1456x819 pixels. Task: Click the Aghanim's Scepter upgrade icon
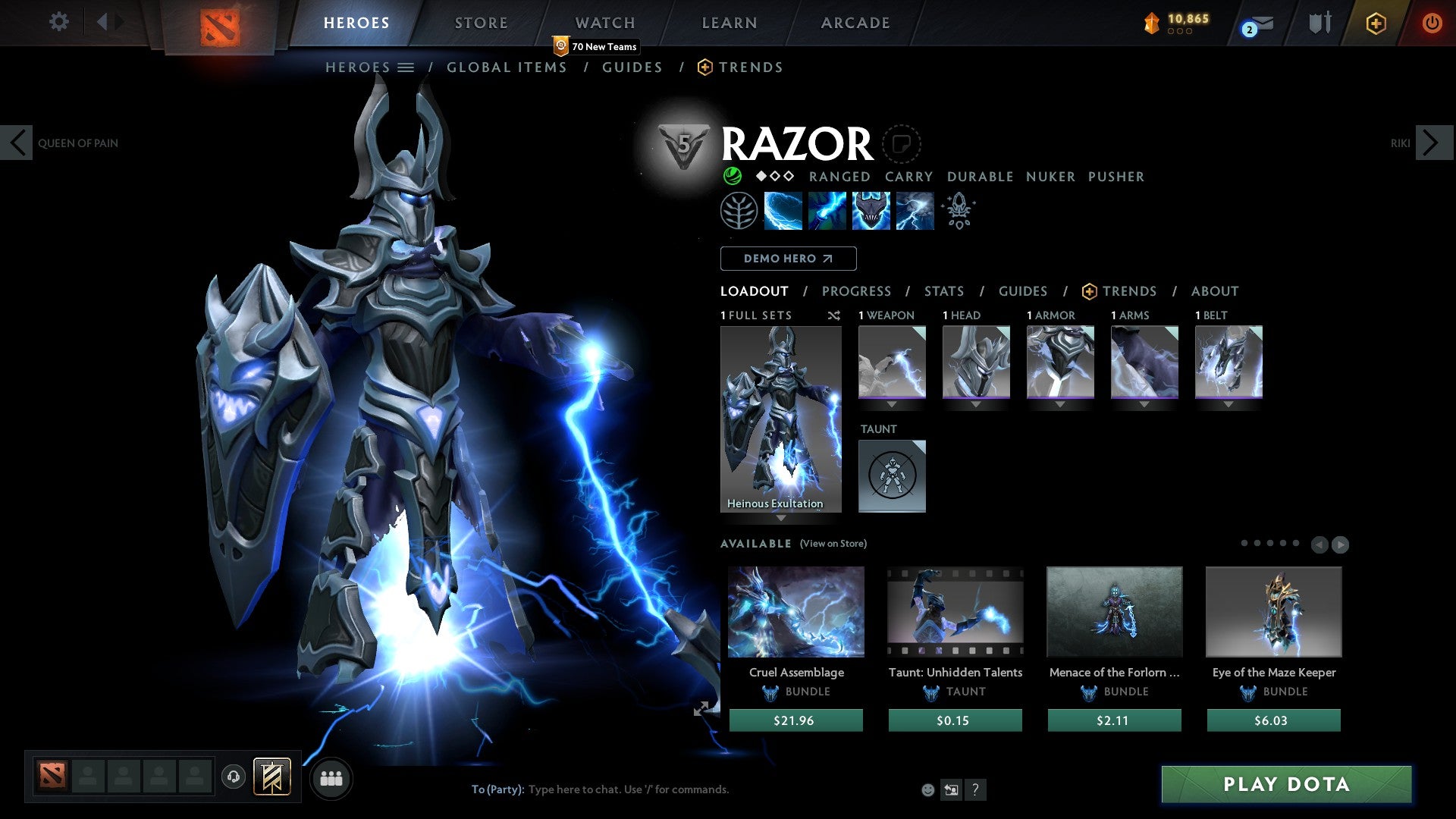coord(958,210)
